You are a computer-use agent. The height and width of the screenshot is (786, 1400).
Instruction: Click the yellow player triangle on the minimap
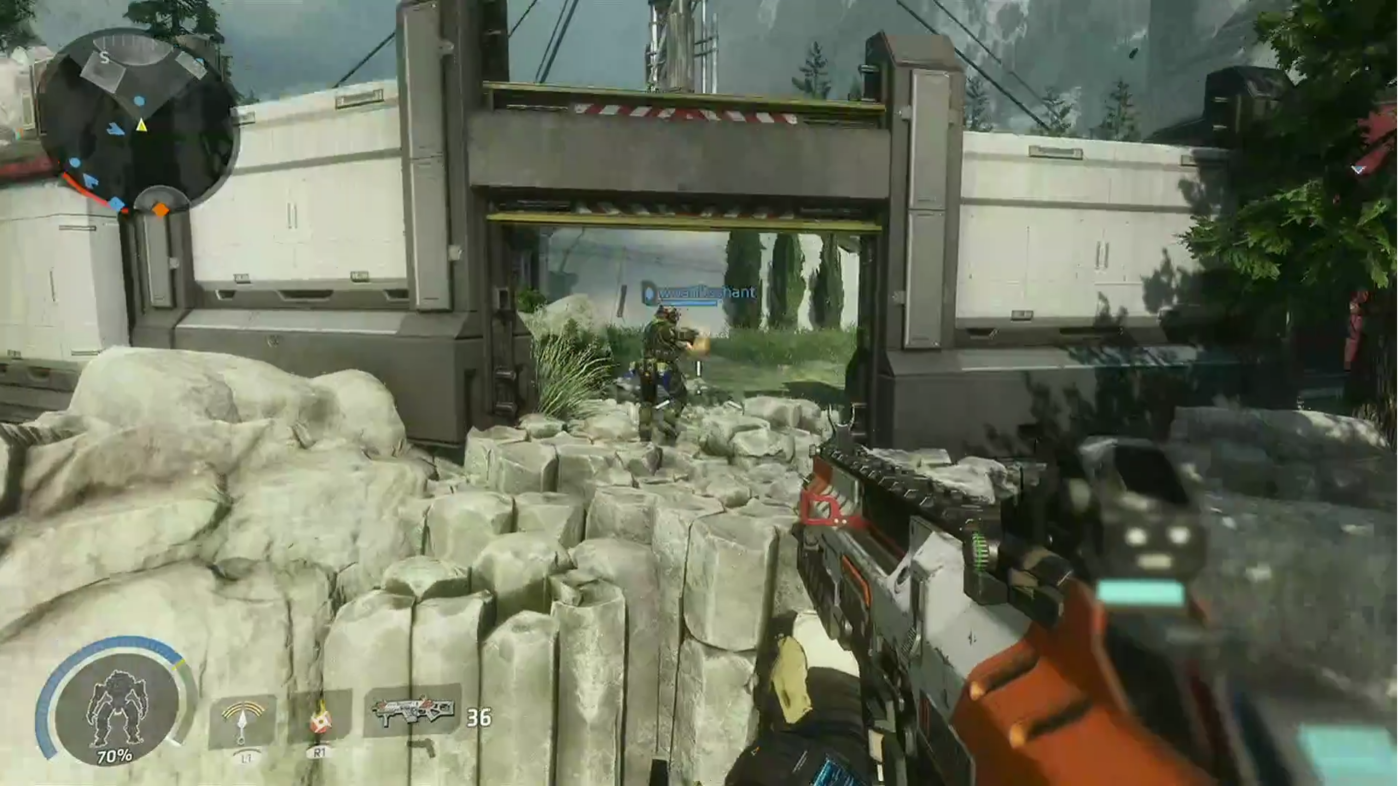141,126
